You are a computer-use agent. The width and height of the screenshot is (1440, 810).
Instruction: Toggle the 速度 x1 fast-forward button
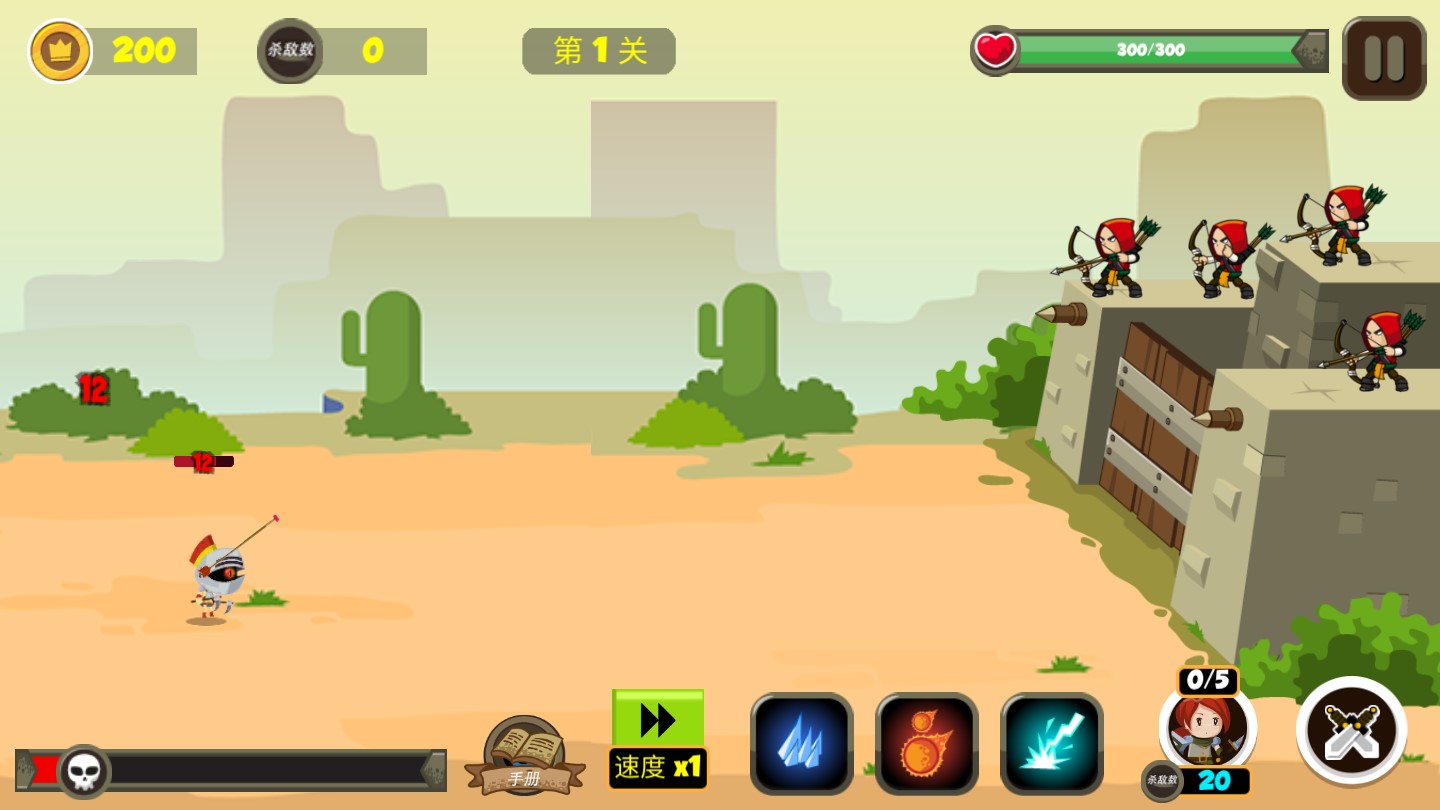coord(658,738)
